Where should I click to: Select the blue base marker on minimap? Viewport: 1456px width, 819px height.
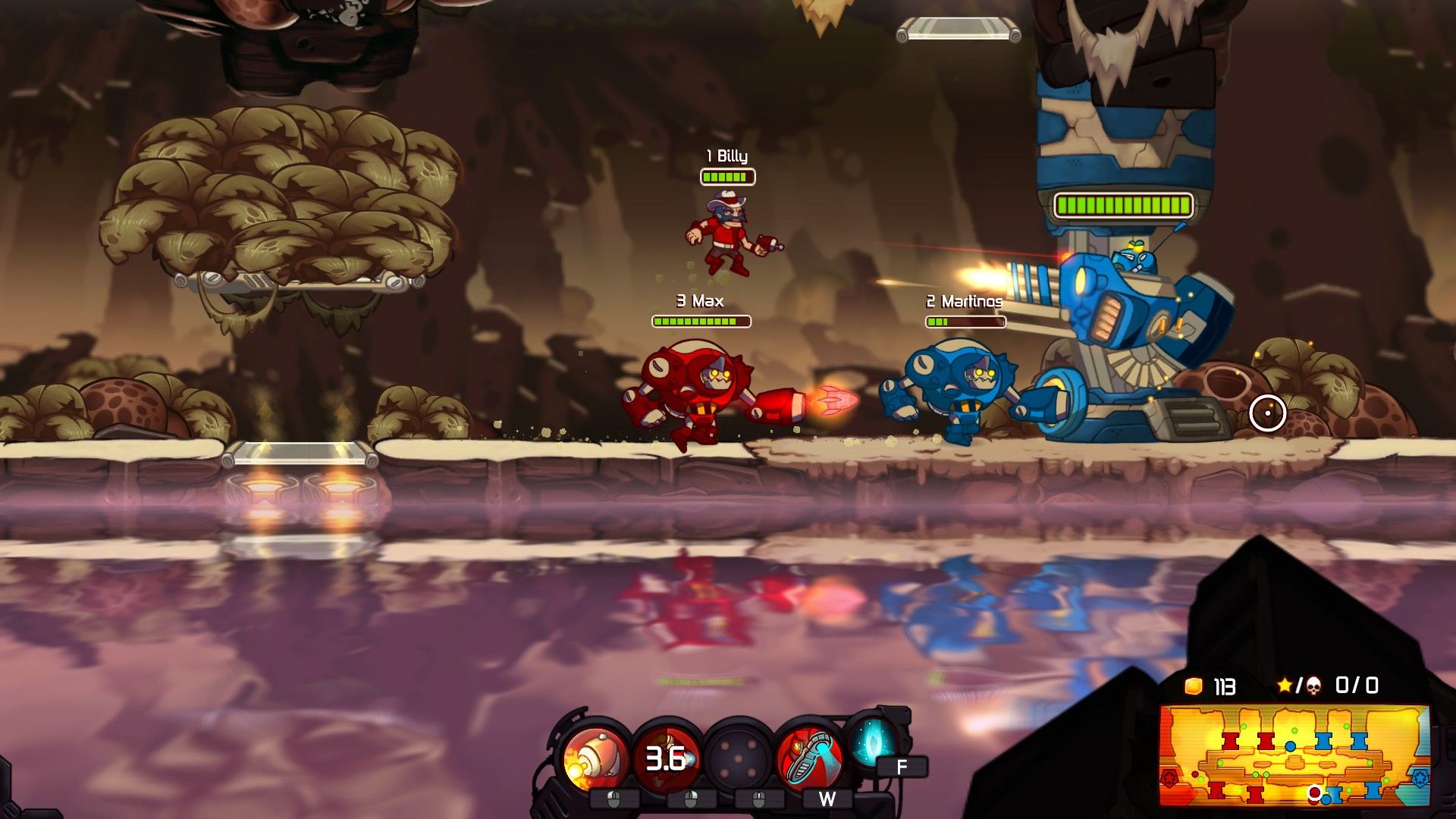click(x=1419, y=777)
